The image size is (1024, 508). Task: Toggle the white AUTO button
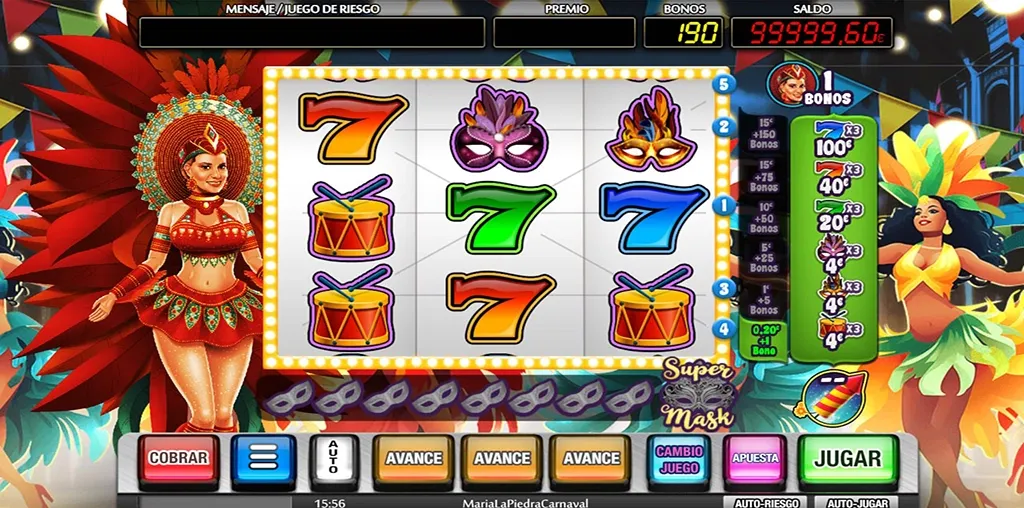click(334, 460)
